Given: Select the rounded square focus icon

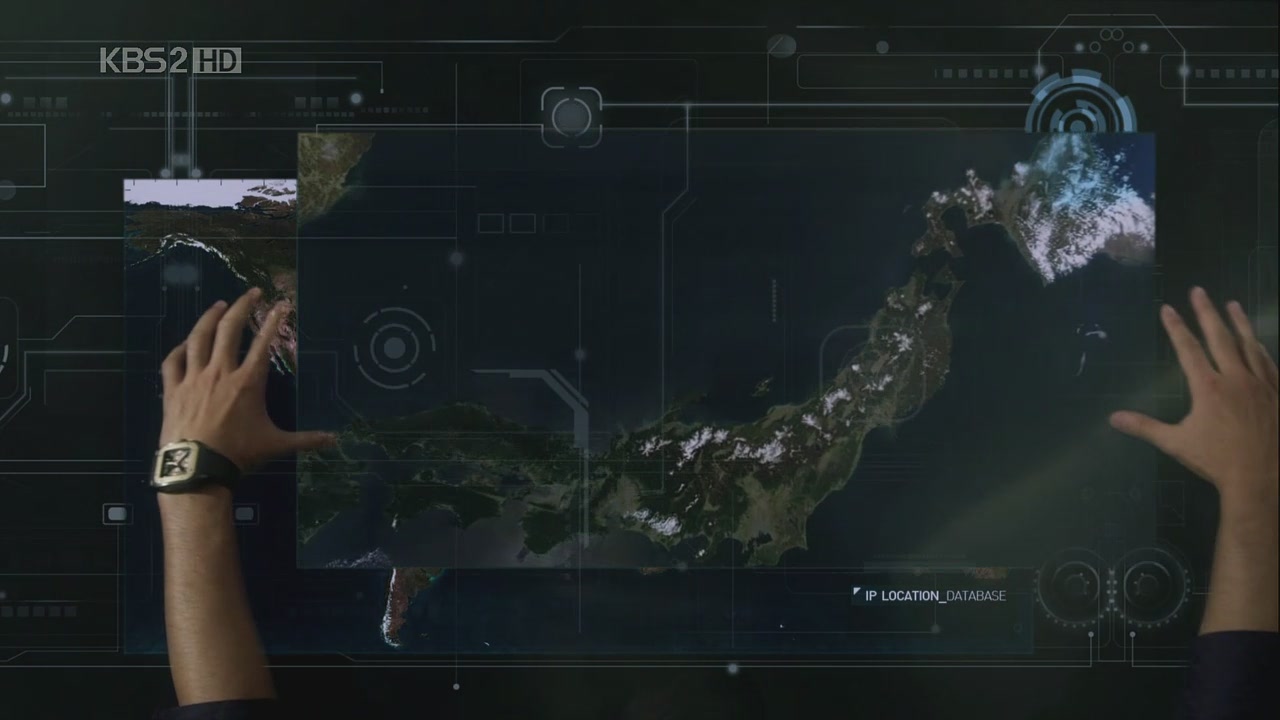Looking at the screenshot, I should pyautogui.click(x=571, y=116).
